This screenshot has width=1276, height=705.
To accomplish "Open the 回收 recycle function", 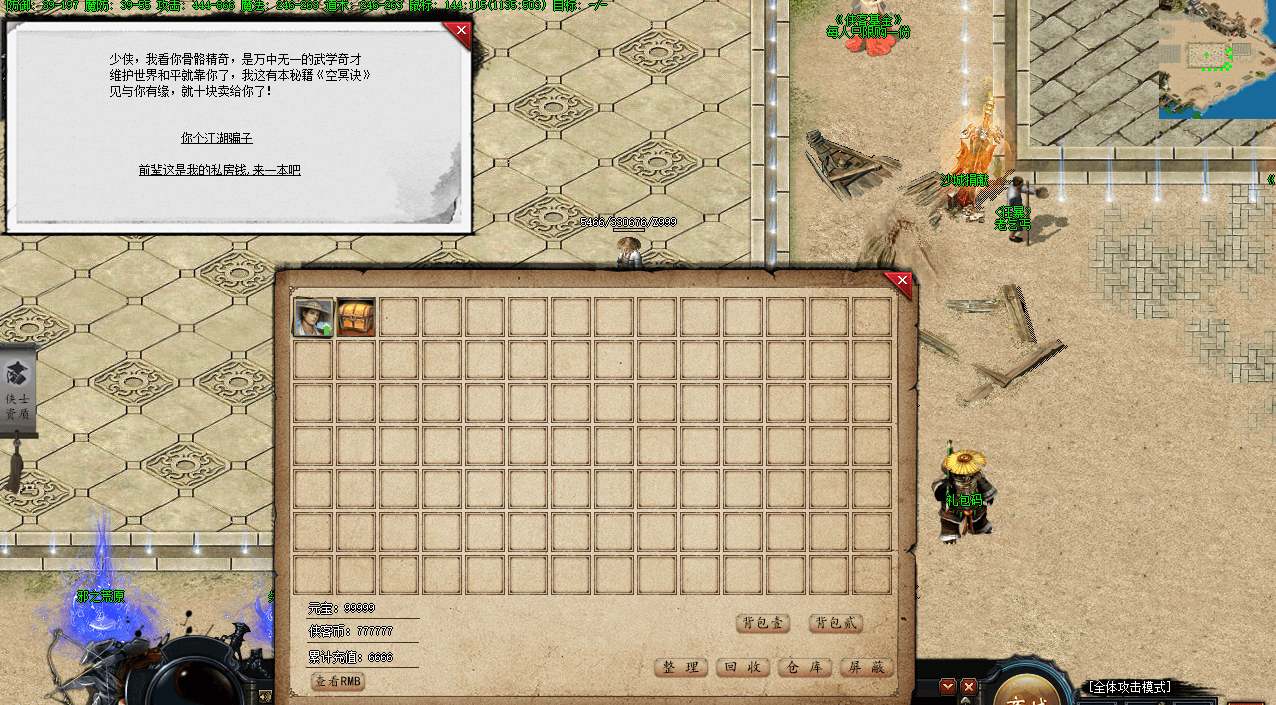I will pyautogui.click(x=742, y=667).
